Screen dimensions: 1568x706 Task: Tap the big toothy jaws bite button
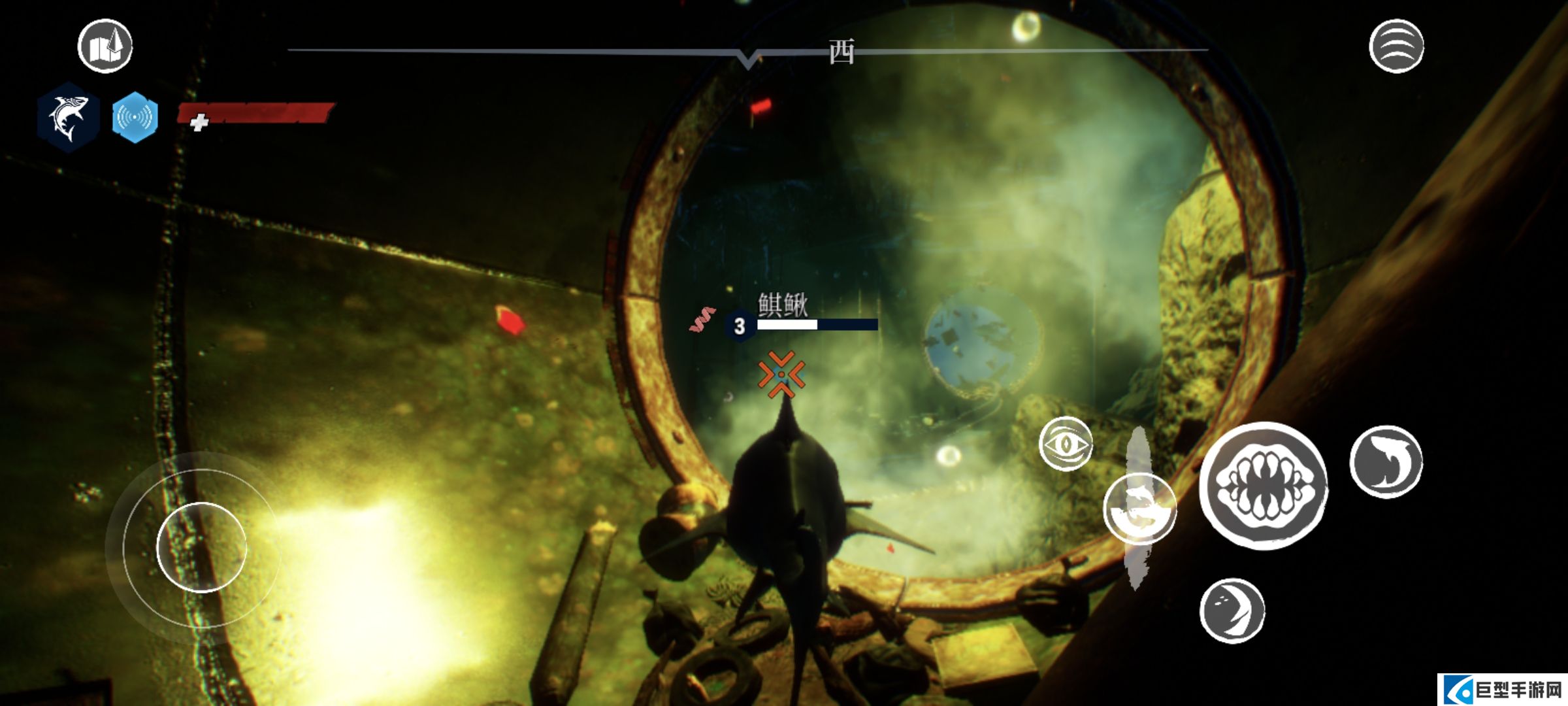(1264, 486)
